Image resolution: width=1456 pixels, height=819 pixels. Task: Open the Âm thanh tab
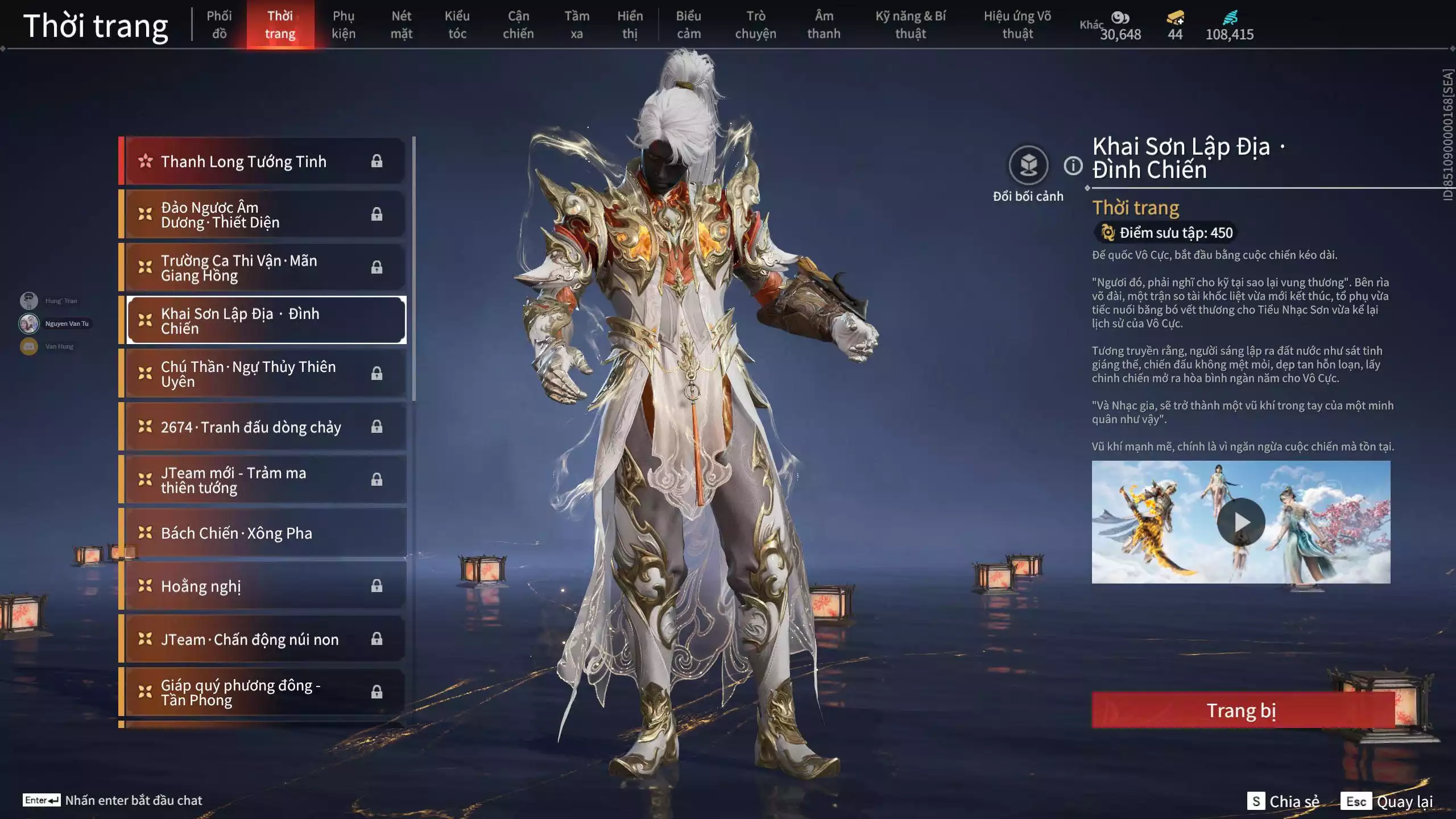823,24
